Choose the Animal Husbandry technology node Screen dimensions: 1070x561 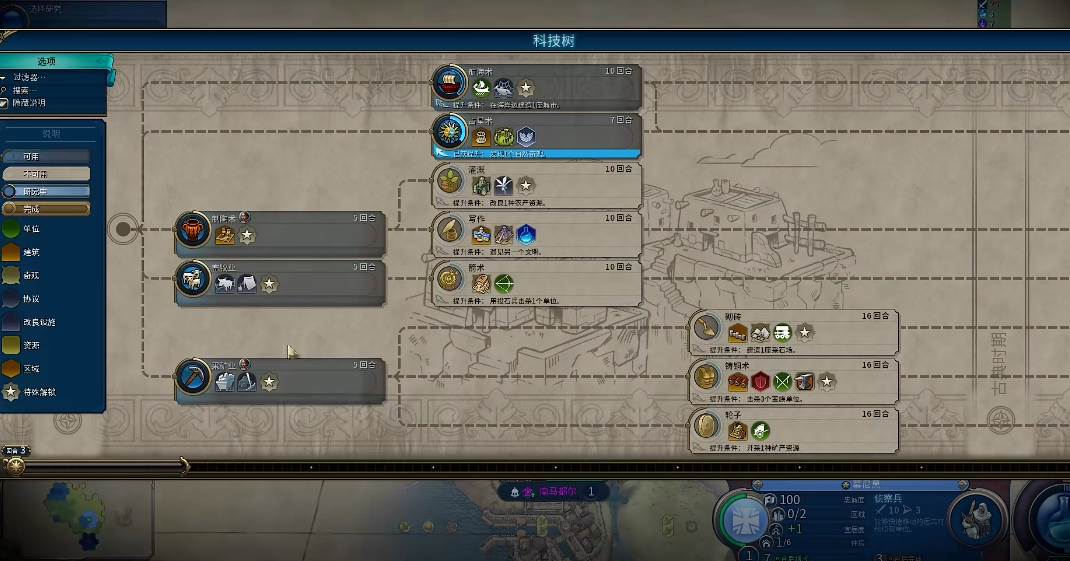pos(280,279)
